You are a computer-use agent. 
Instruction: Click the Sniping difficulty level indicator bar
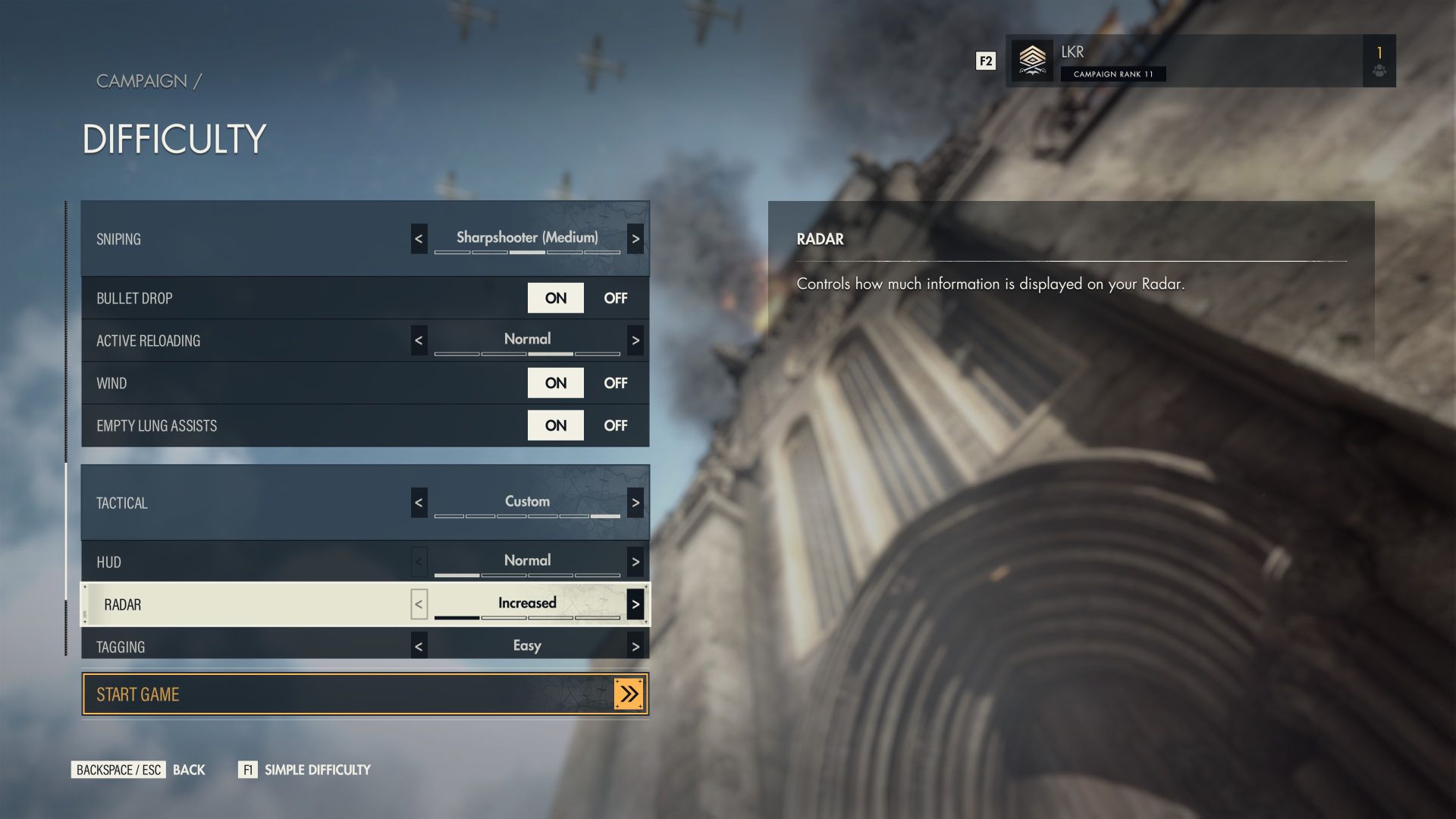click(x=526, y=253)
